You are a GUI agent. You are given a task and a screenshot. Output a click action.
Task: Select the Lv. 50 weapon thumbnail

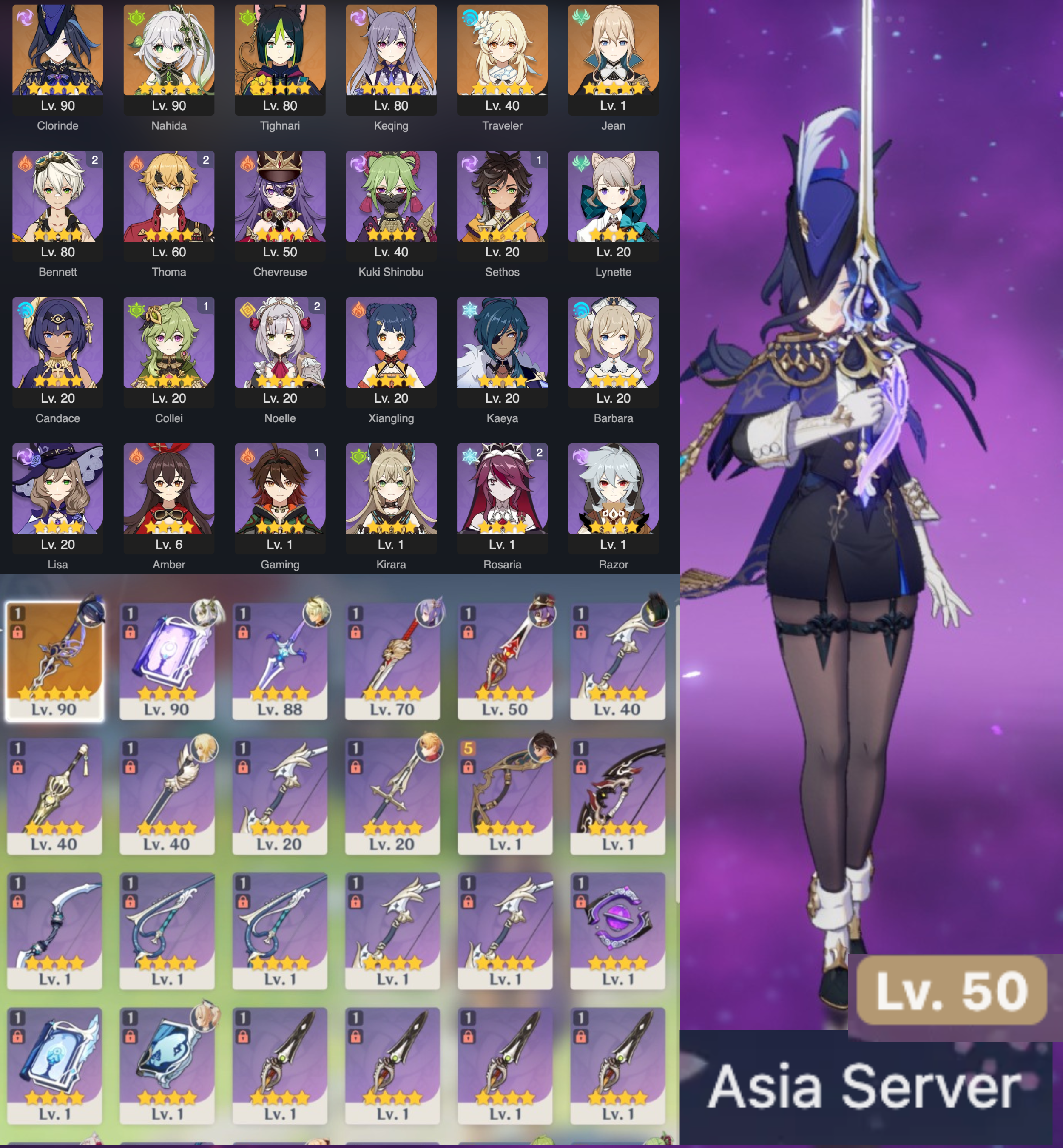tap(502, 662)
